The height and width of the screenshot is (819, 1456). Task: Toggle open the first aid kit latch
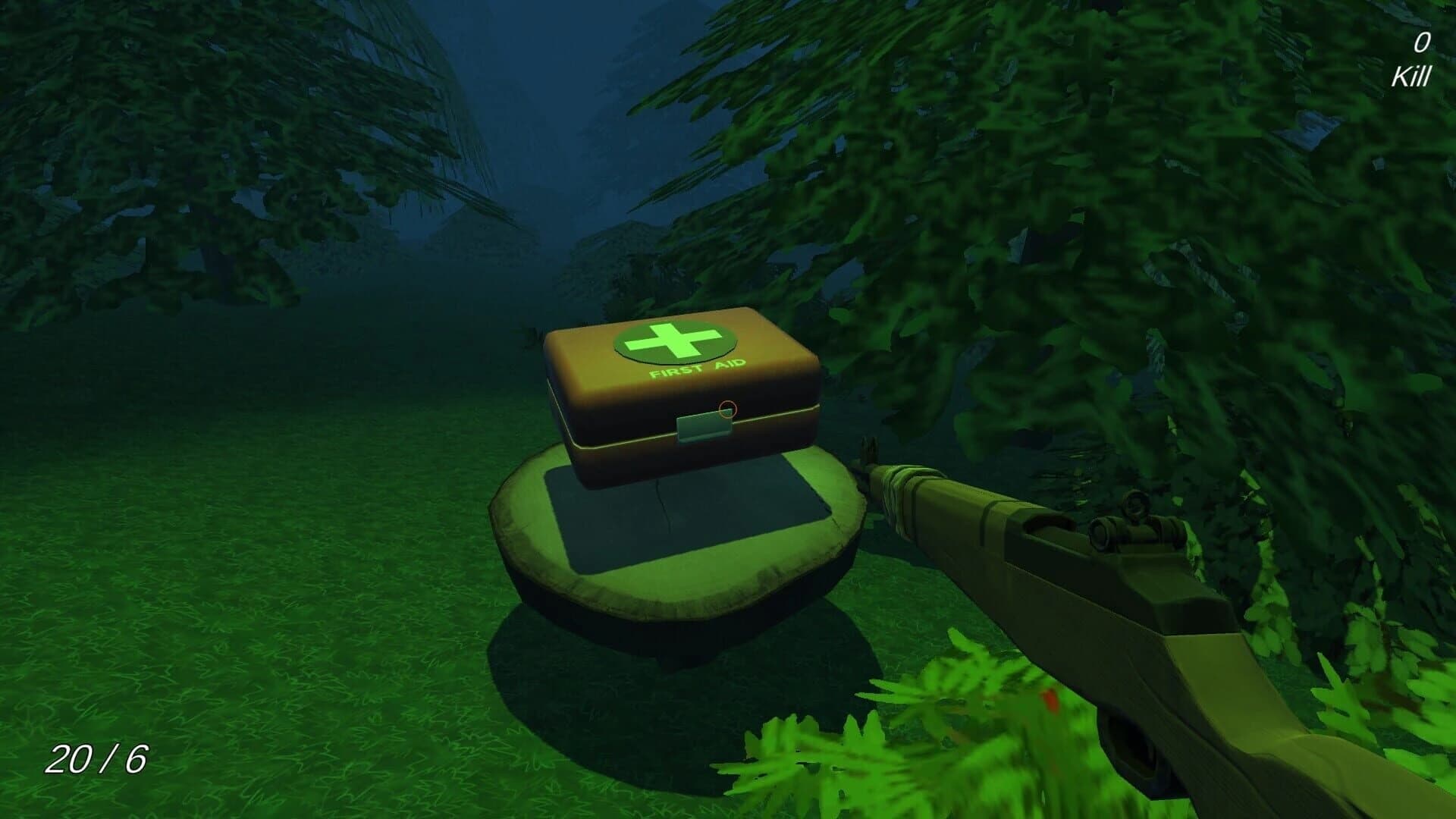pyautogui.click(x=704, y=427)
